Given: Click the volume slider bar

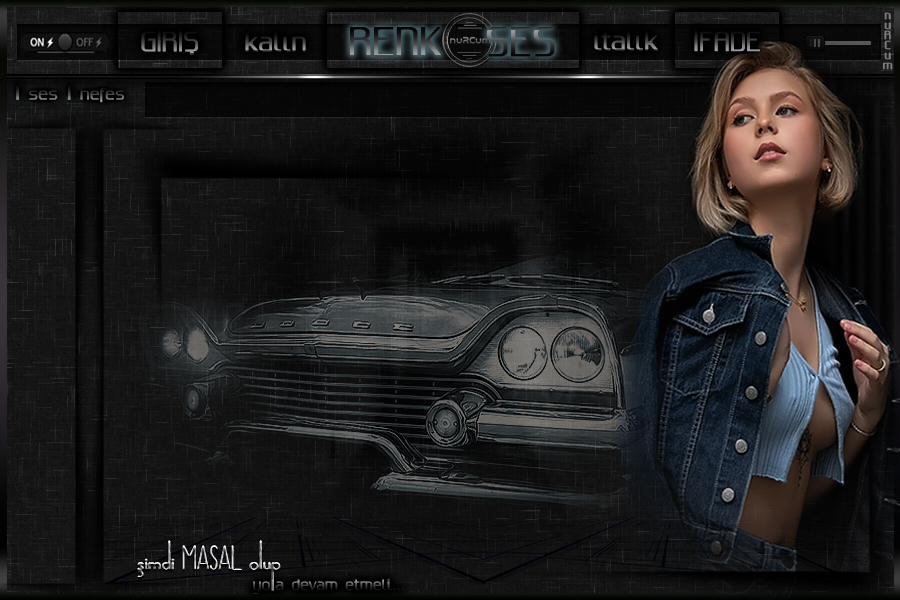Looking at the screenshot, I should pyautogui.click(x=848, y=43).
